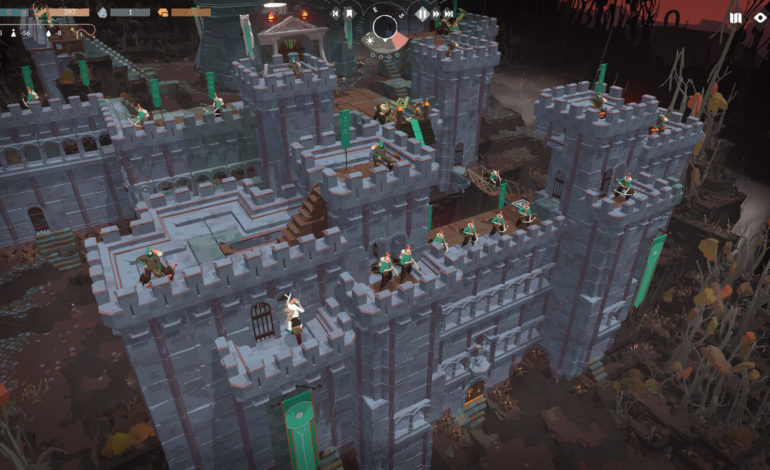The image size is (770, 470).
Task: Open the map icon
Action: [x=736, y=18]
